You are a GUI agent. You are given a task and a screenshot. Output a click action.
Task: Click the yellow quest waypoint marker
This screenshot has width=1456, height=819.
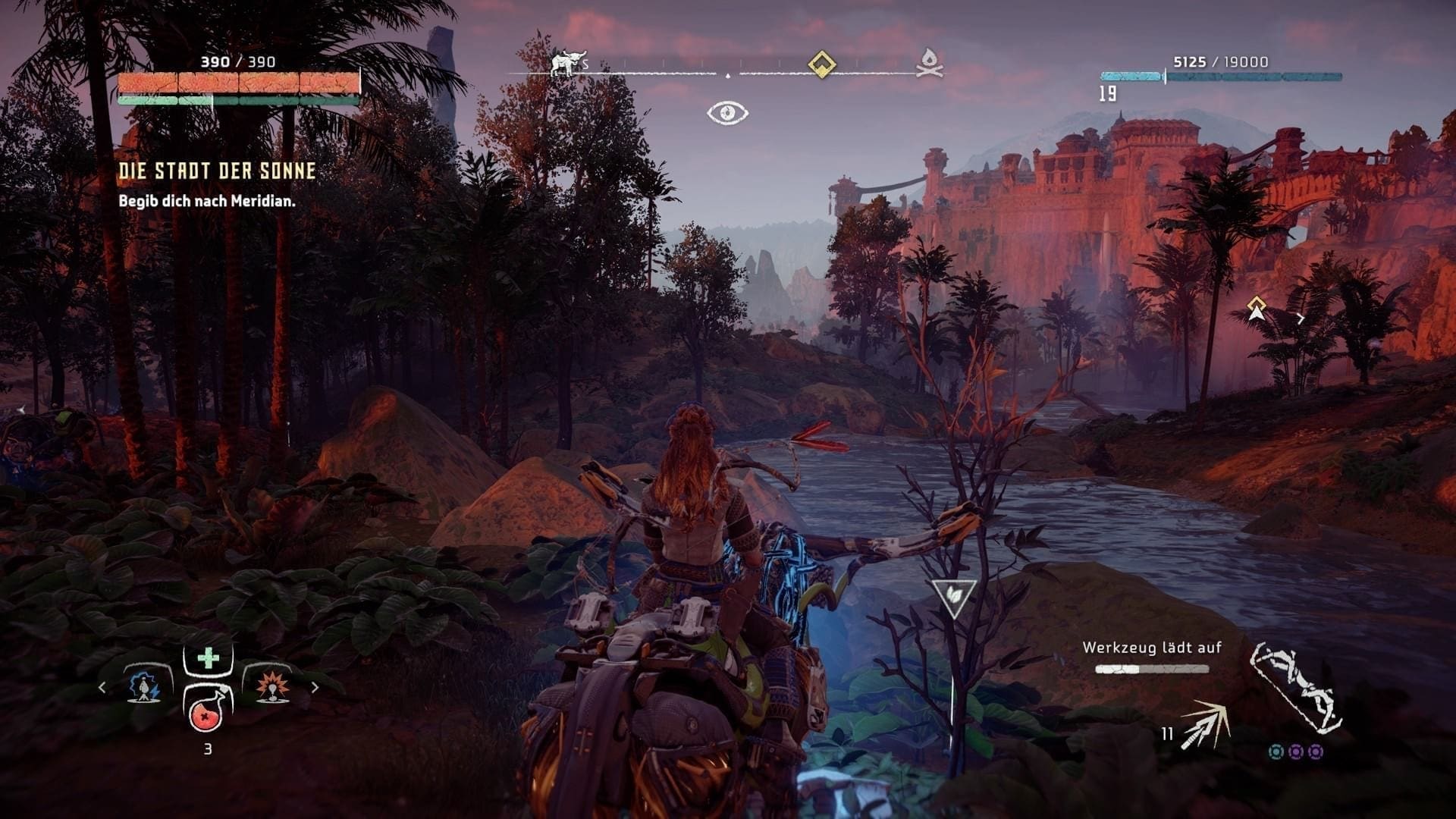[1257, 307]
